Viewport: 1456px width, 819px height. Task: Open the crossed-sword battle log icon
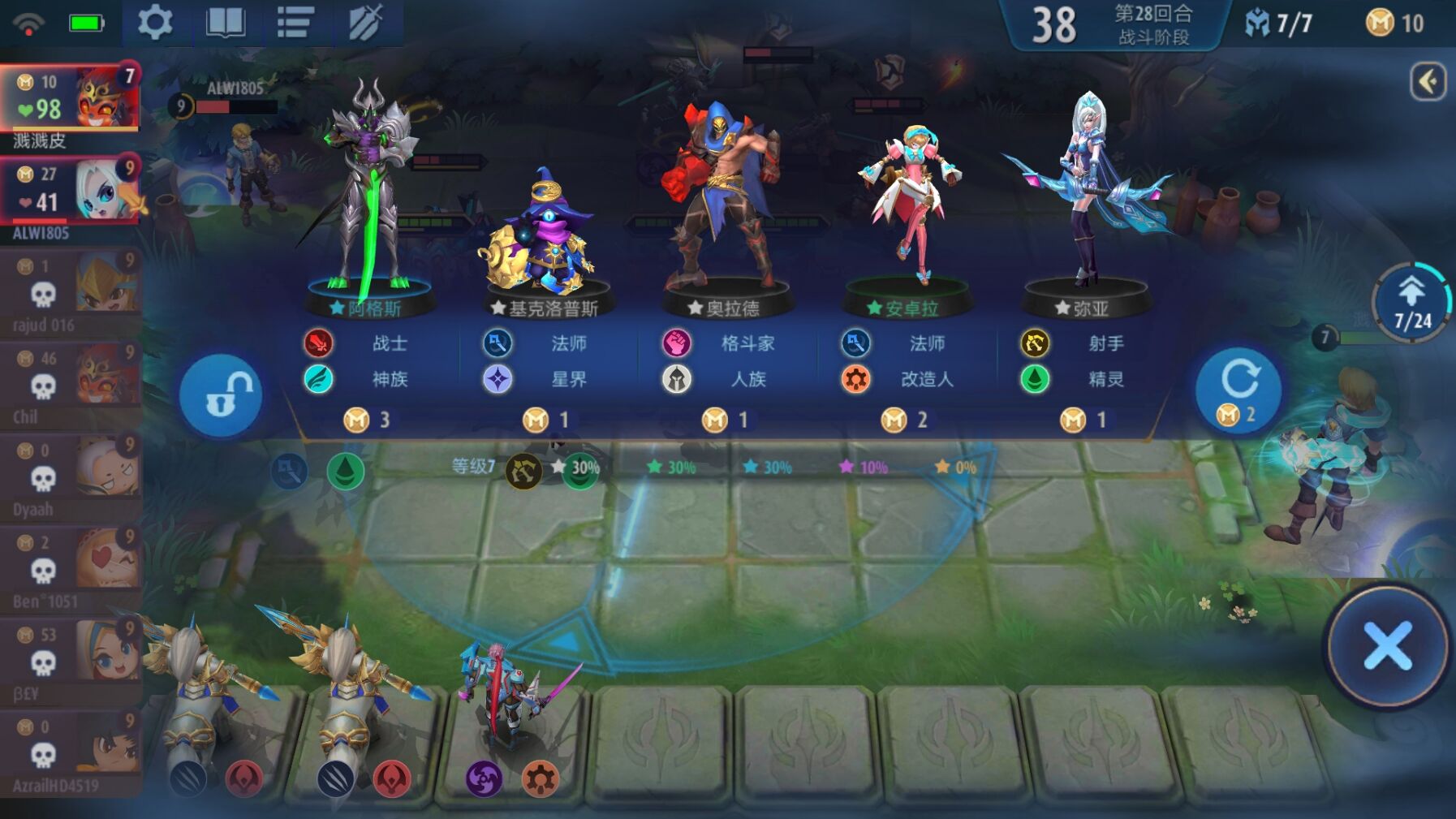coord(365,23)
